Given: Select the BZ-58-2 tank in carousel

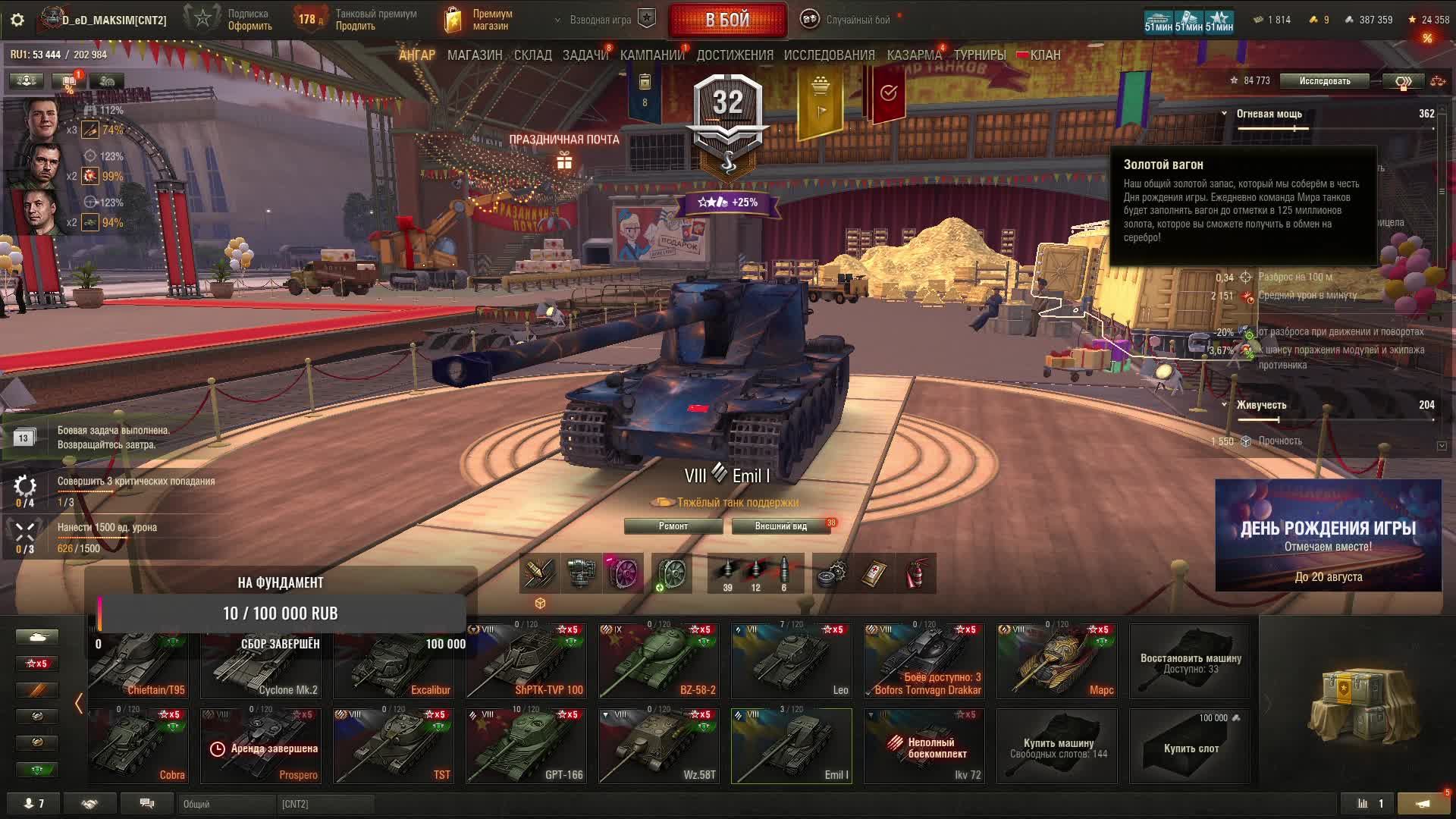Looking at the screenshot, I should [658, 661].
